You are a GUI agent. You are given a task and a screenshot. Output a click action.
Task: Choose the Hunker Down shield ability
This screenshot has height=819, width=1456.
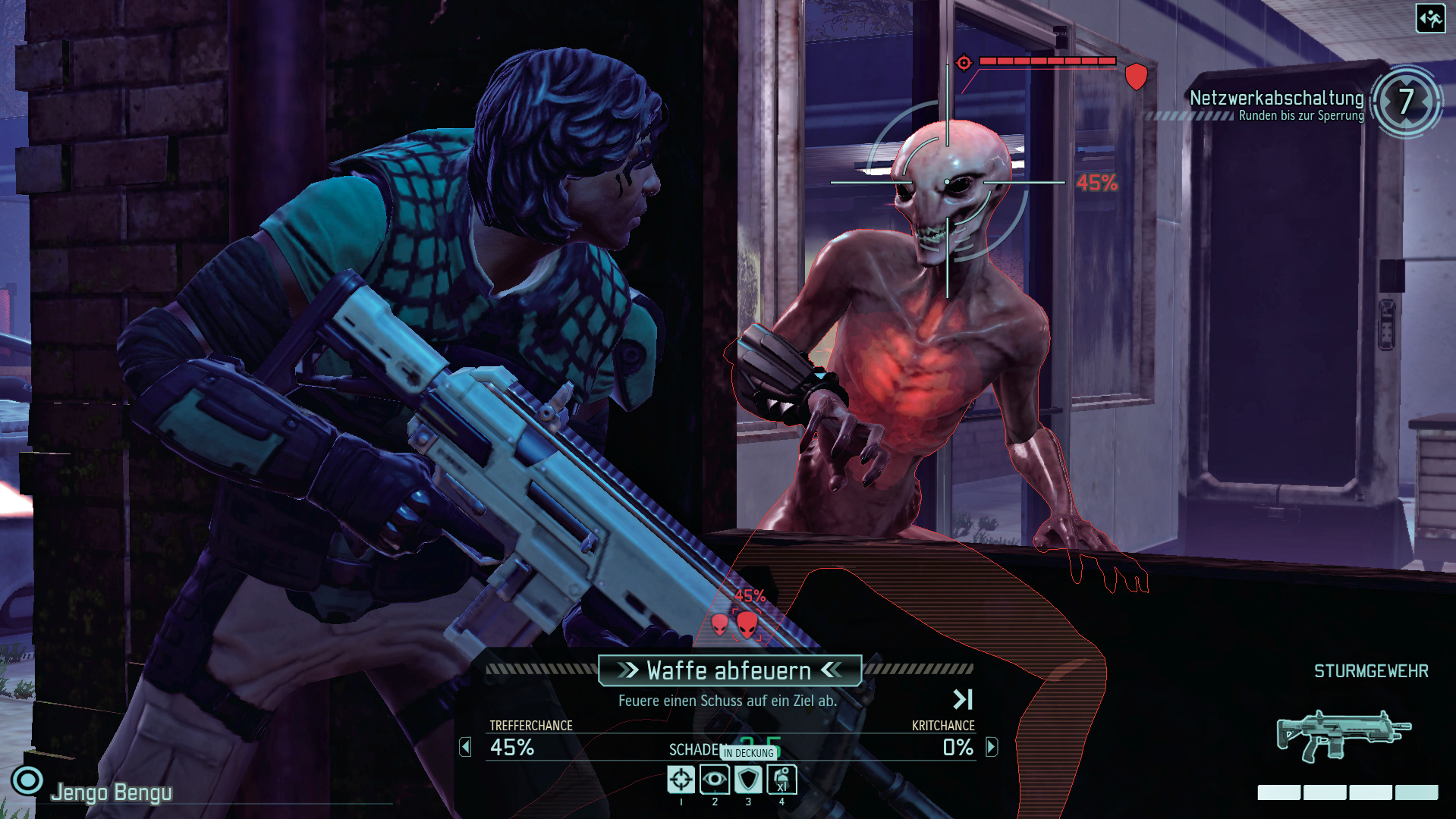pos(748,779)
